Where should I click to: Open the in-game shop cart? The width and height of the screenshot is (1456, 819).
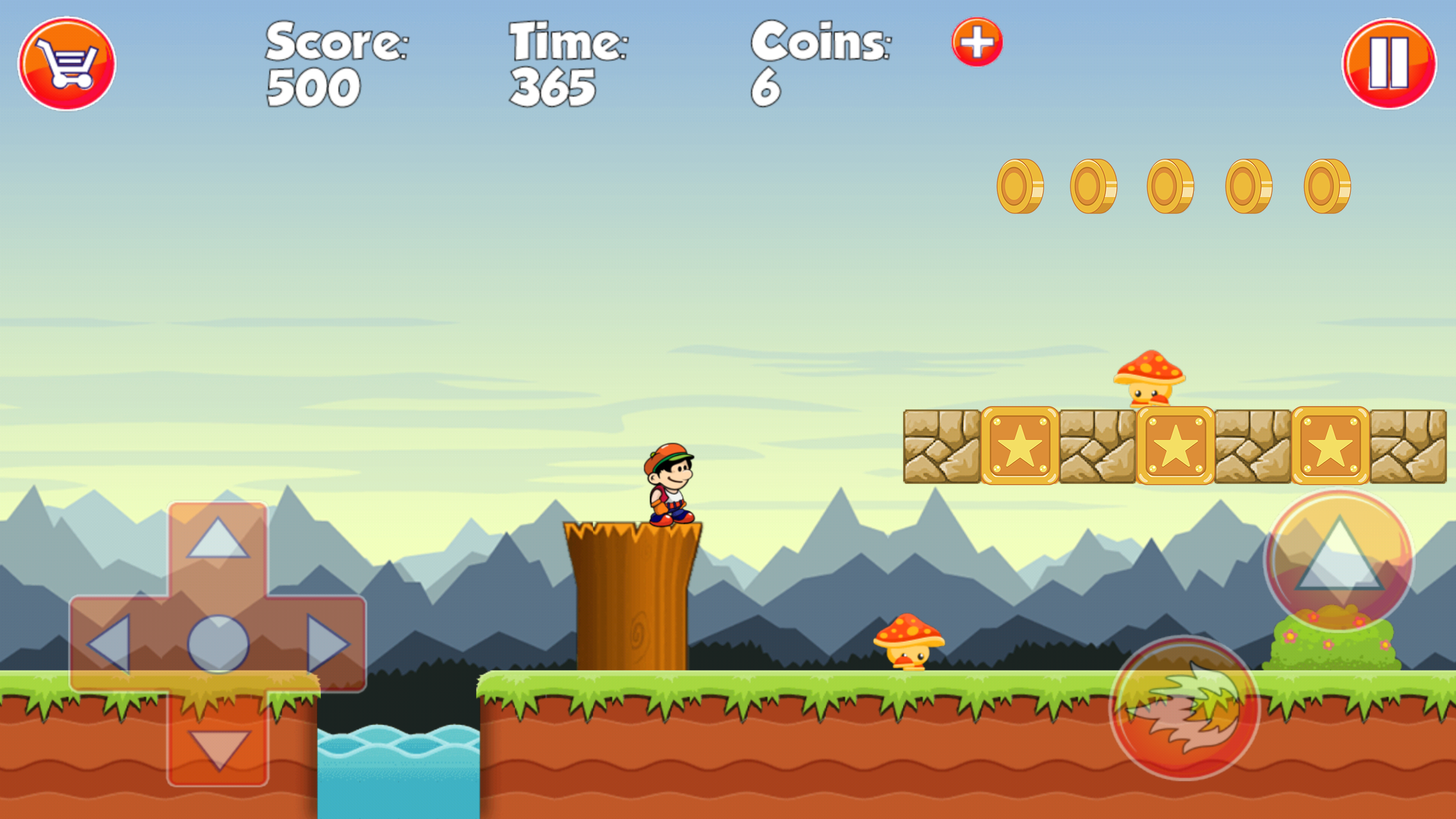pos(68,64)
